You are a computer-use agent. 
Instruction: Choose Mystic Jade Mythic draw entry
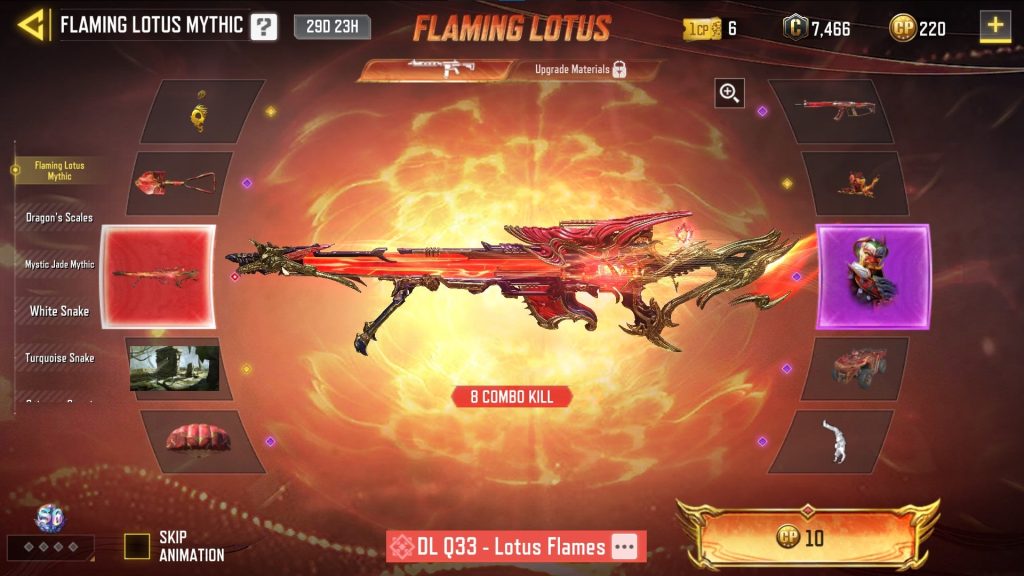[59, 264]
